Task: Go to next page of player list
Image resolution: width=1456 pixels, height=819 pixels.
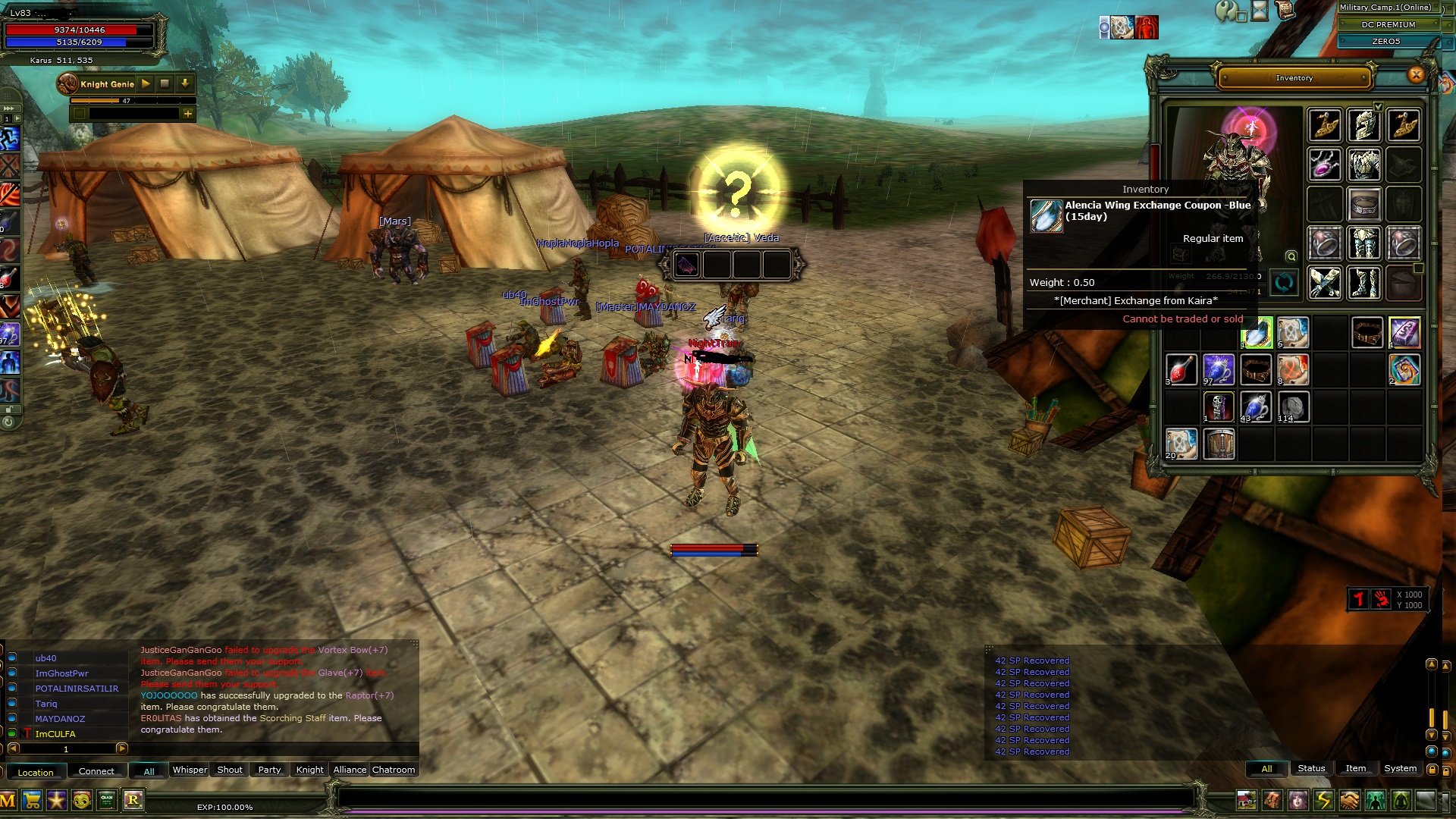Action: pos(121,748)
